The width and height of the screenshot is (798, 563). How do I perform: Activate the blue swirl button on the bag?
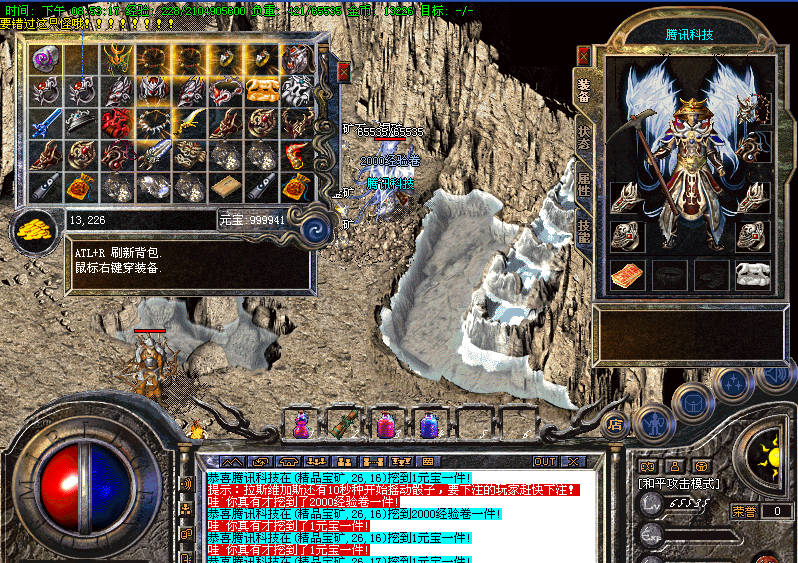click(x=318, y=229)
